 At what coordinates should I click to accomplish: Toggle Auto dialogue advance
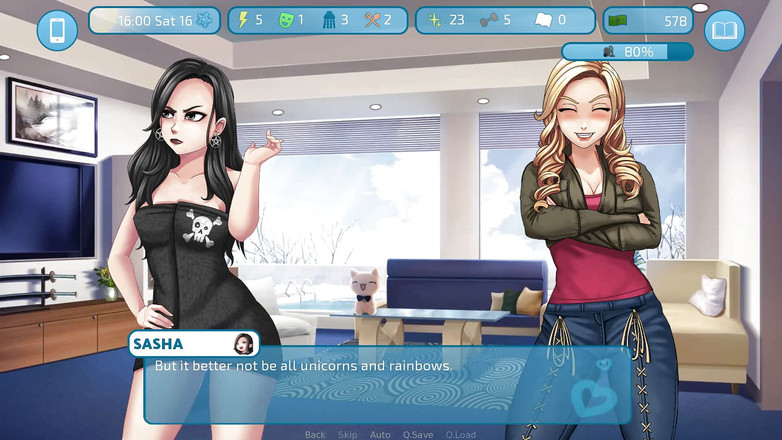click(x=380, y=435)
